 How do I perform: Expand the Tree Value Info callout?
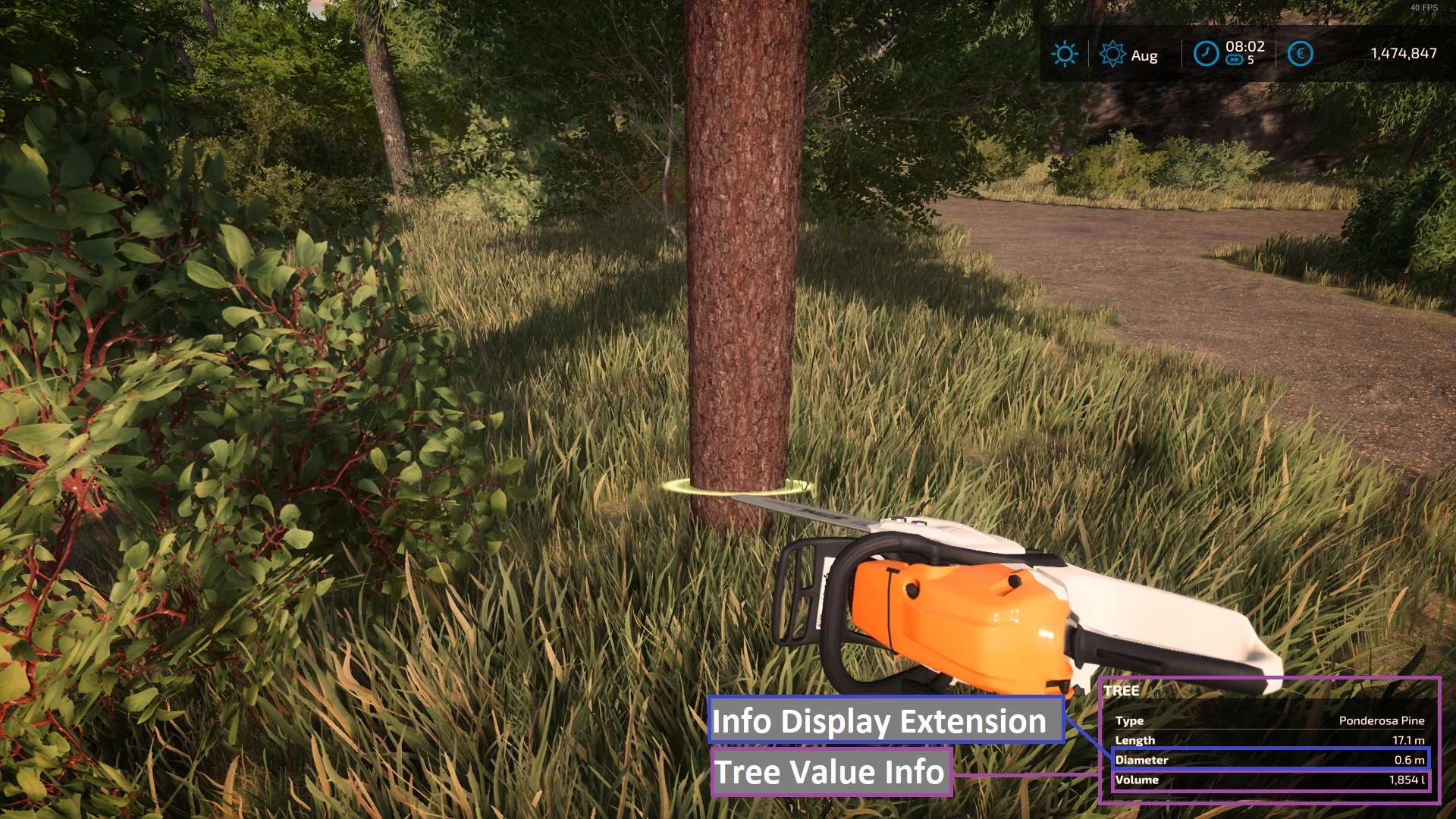click(830, 773)
